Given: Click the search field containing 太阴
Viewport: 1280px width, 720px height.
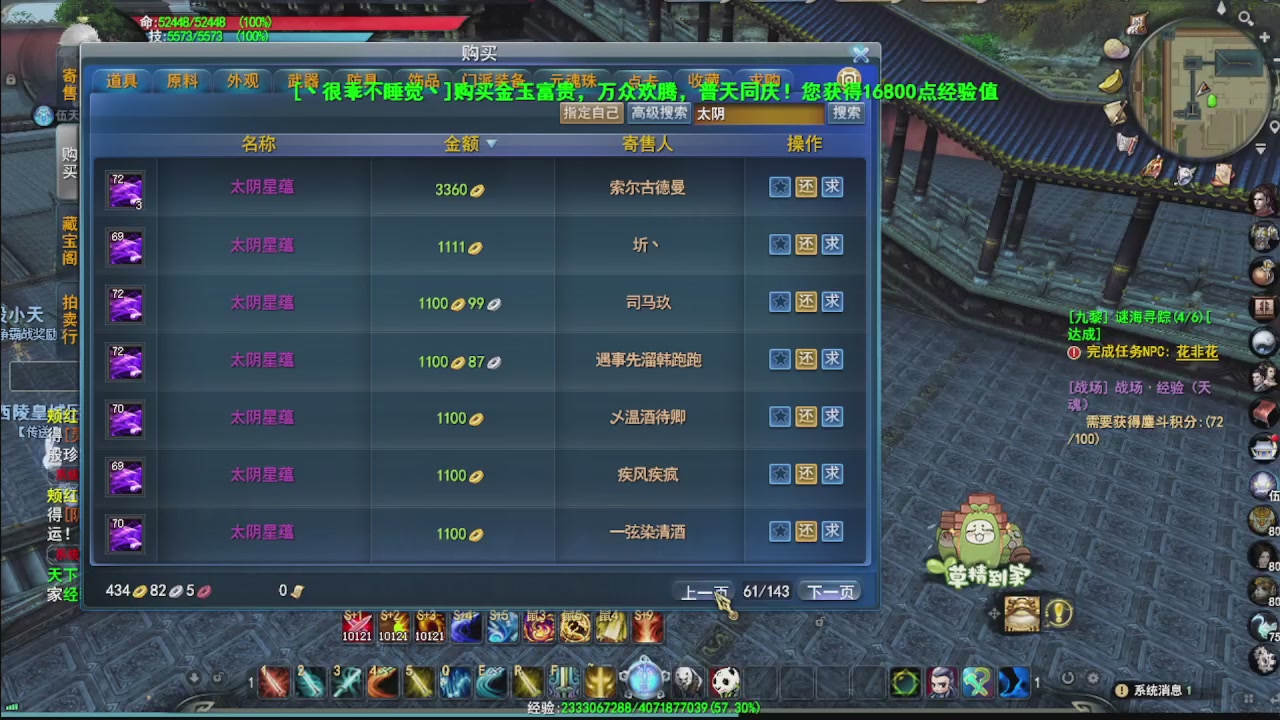Looking at the screenshot, I should point(760,113).
